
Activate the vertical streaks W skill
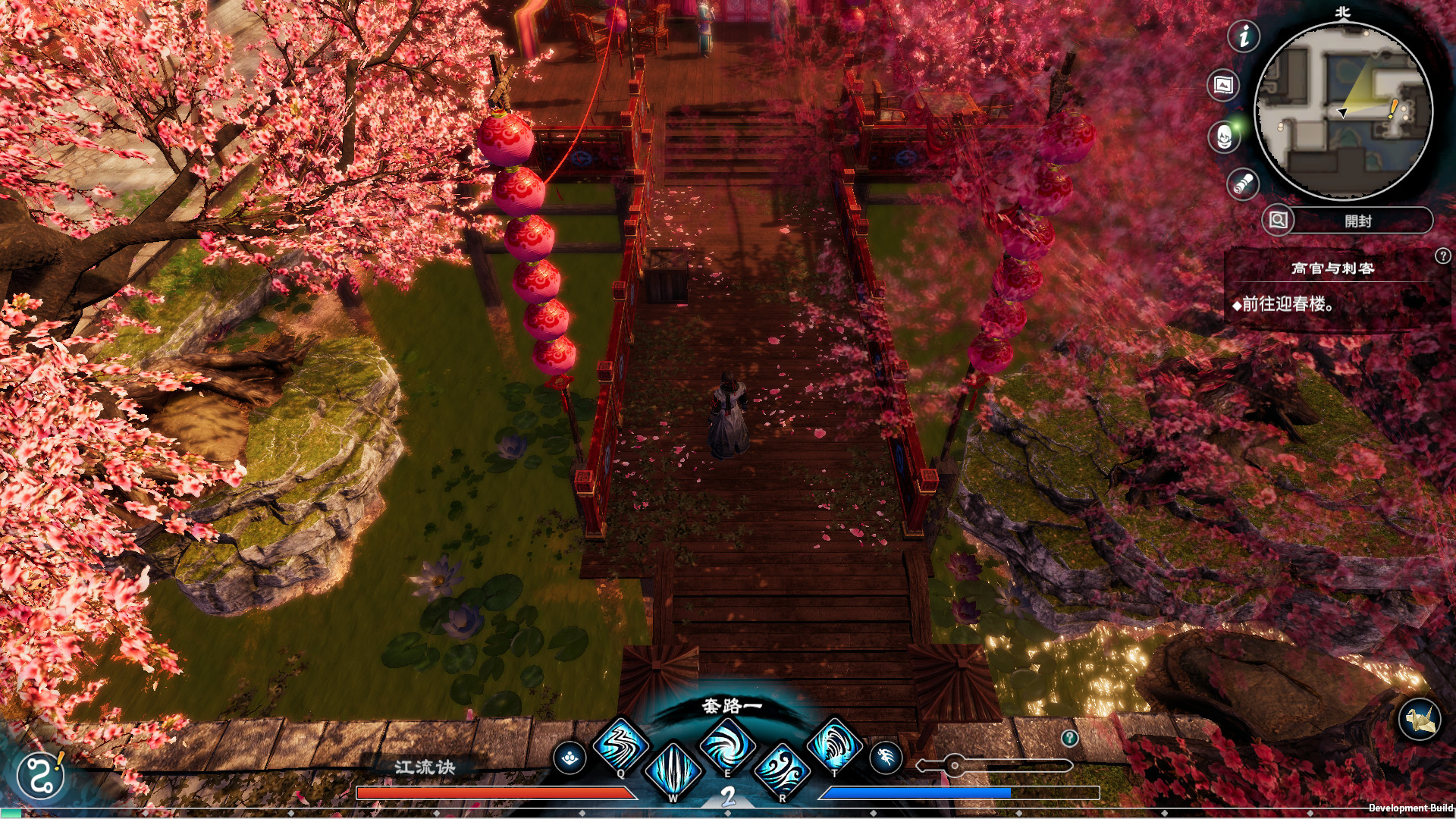pyautogui.click(x=673, y=770)
